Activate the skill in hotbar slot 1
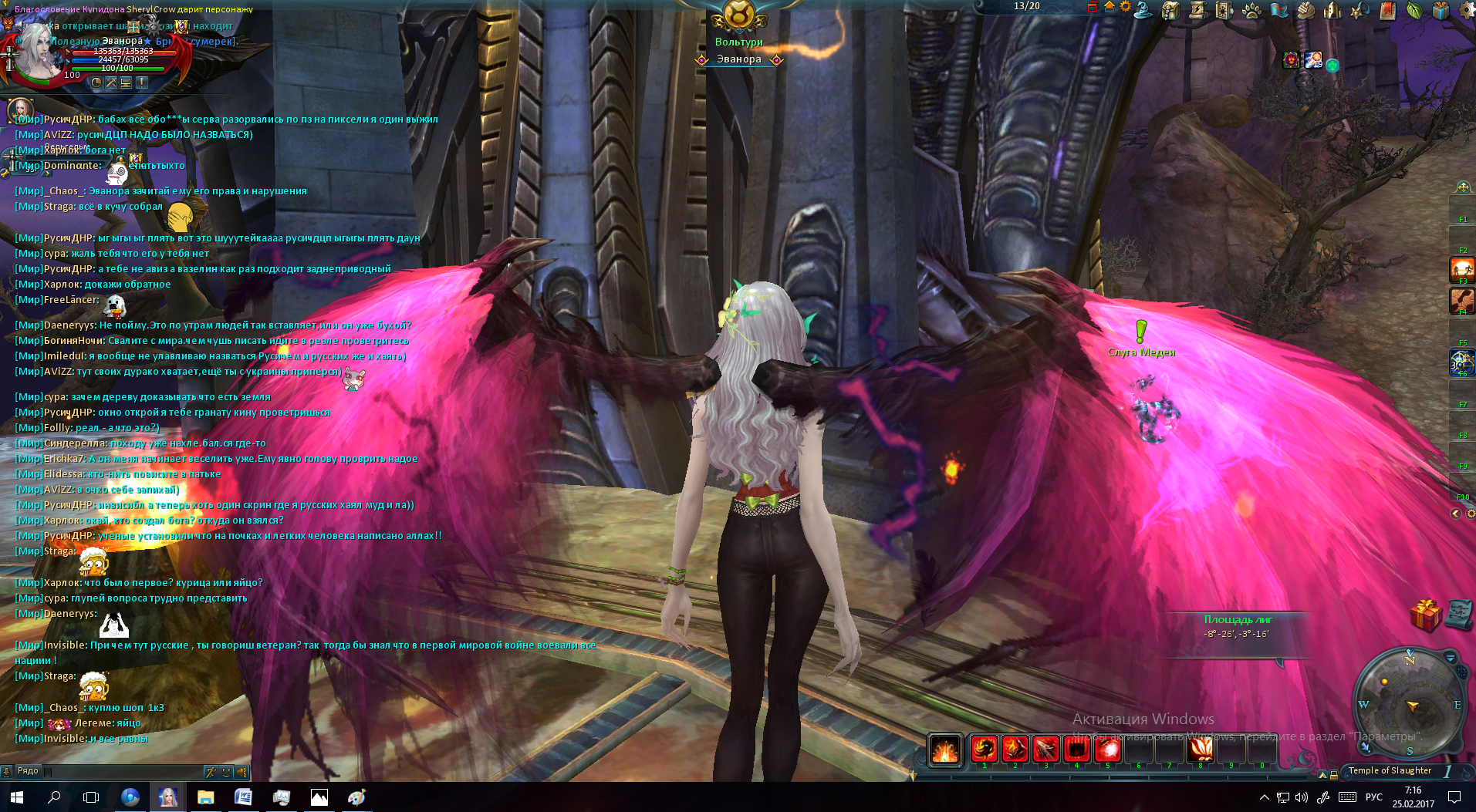This screenshot has height=812, width=1476. [x=984, y=748]
